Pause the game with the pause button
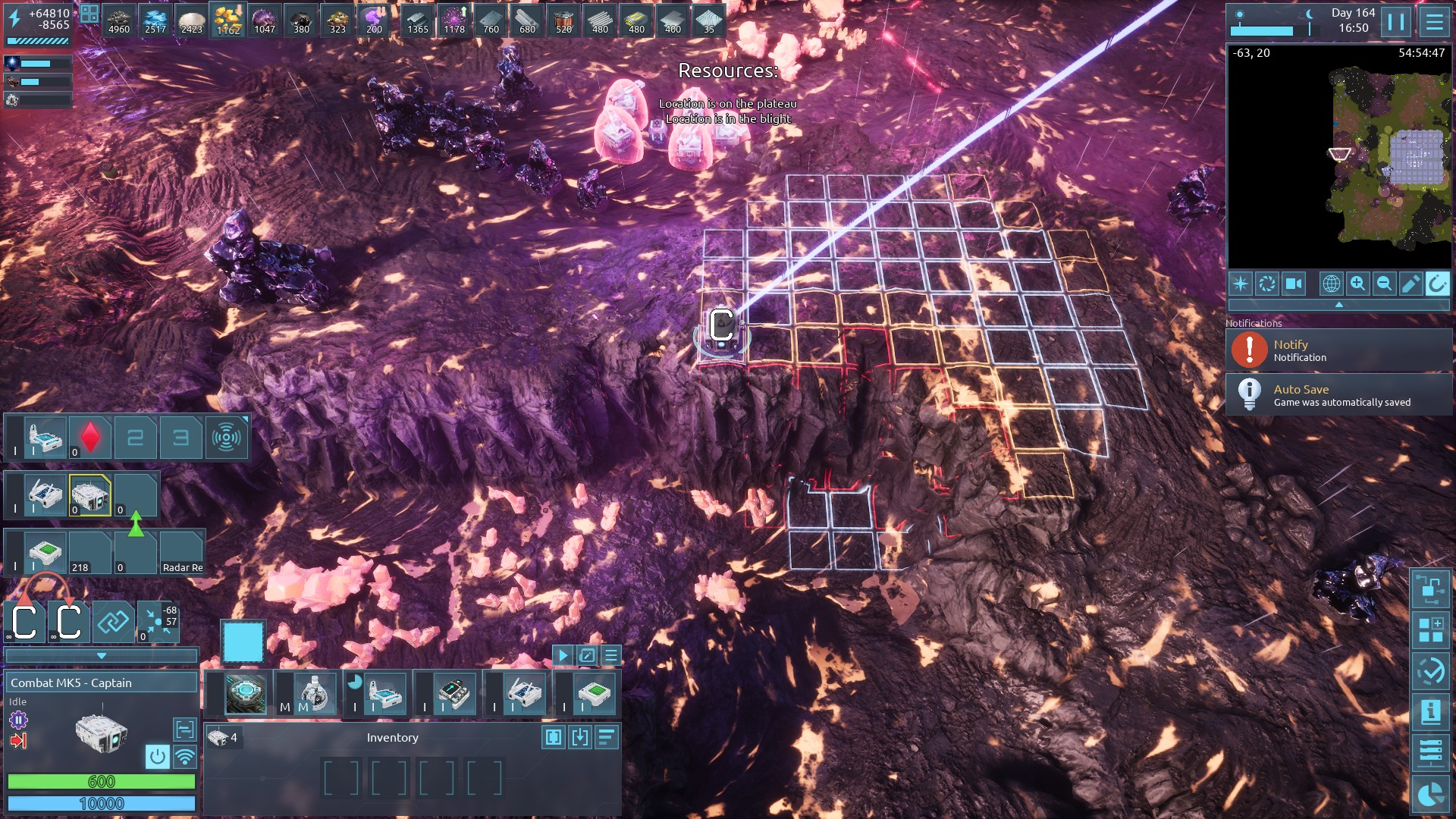The height and width of the screenshot is (819, 1456). pyautogui.click(x=1396, y=22)
